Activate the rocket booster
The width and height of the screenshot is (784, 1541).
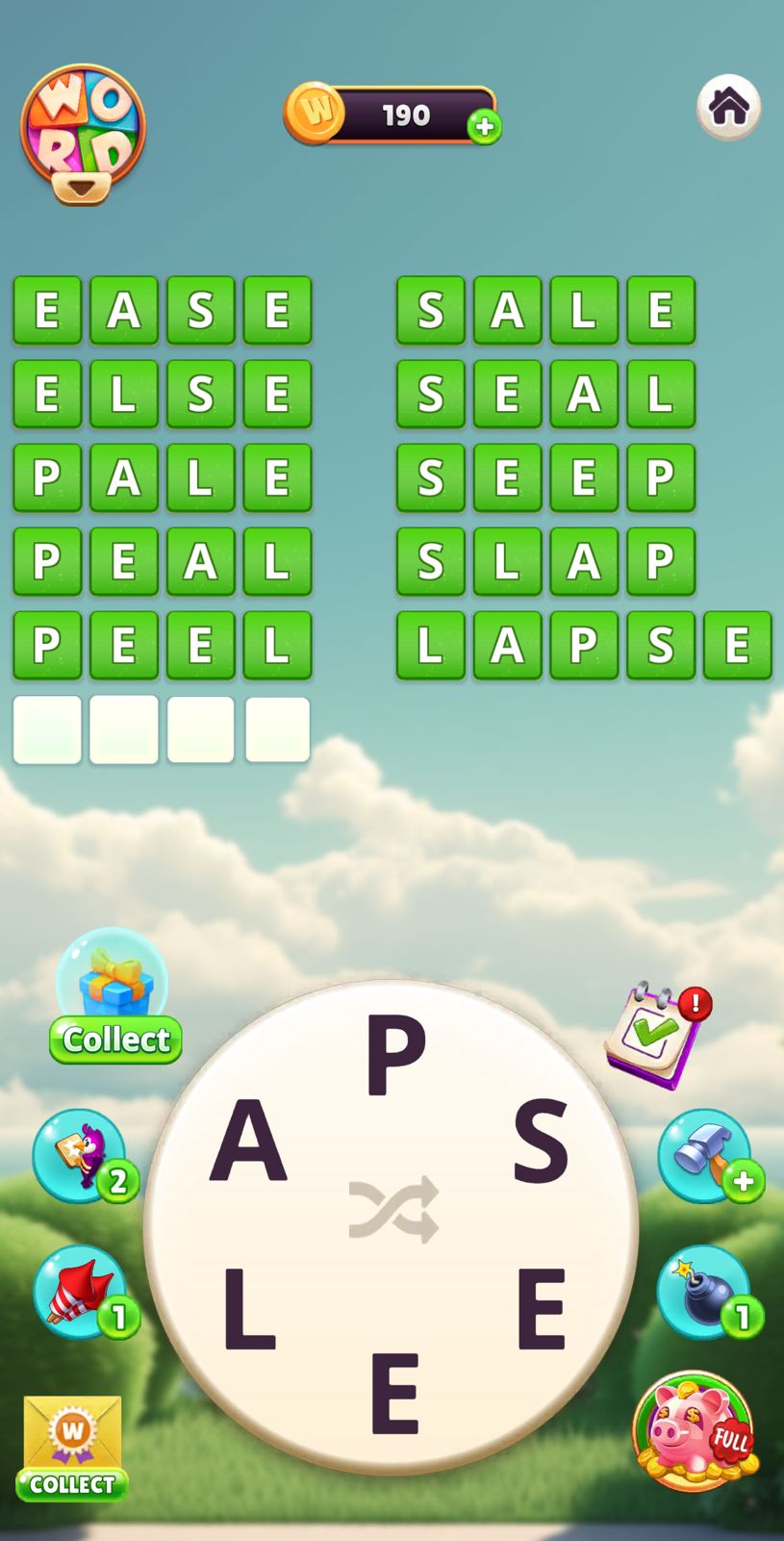[x=81, y=1291]
